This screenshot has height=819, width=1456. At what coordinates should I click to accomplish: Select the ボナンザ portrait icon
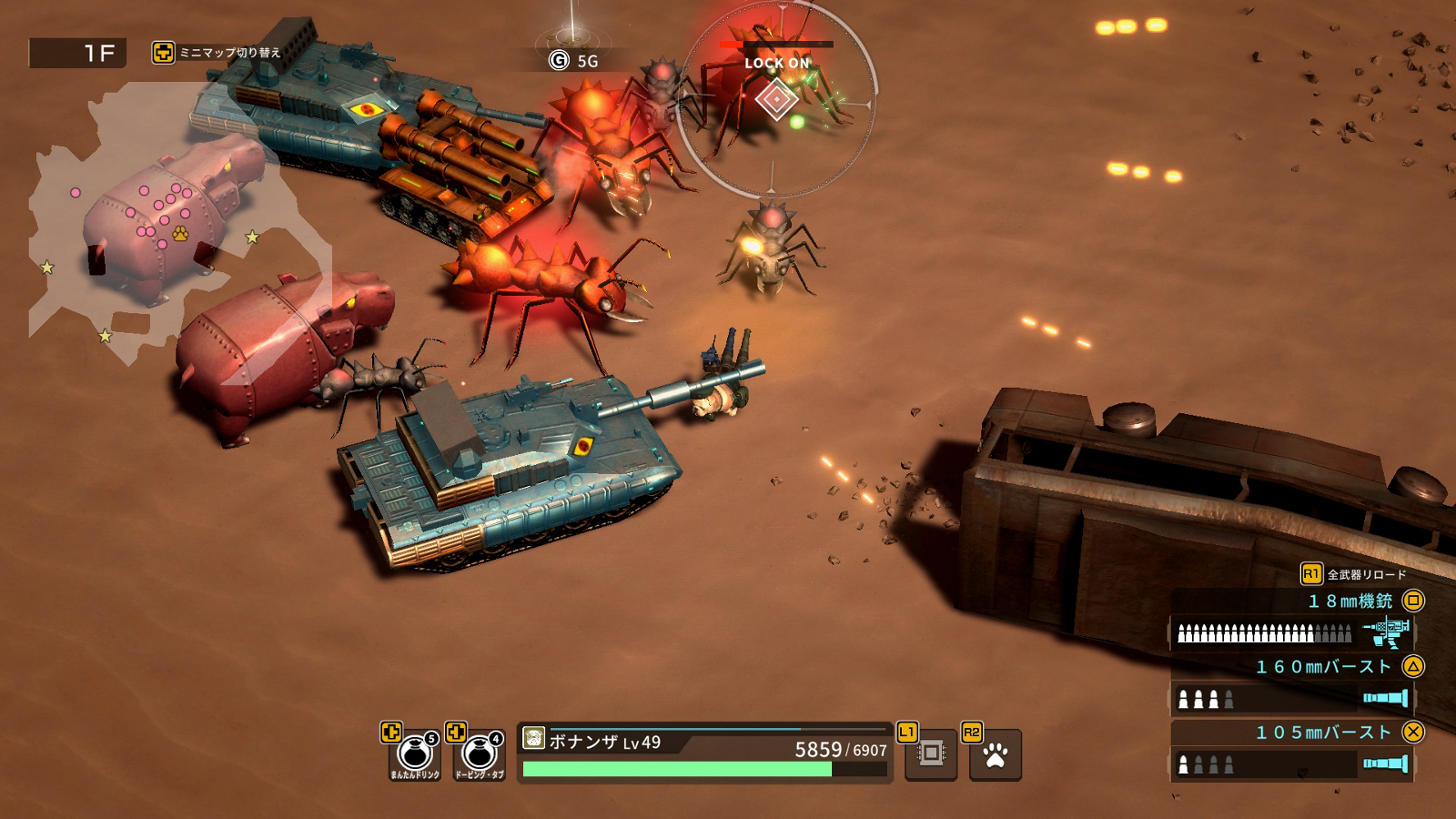tap(534, 738)
